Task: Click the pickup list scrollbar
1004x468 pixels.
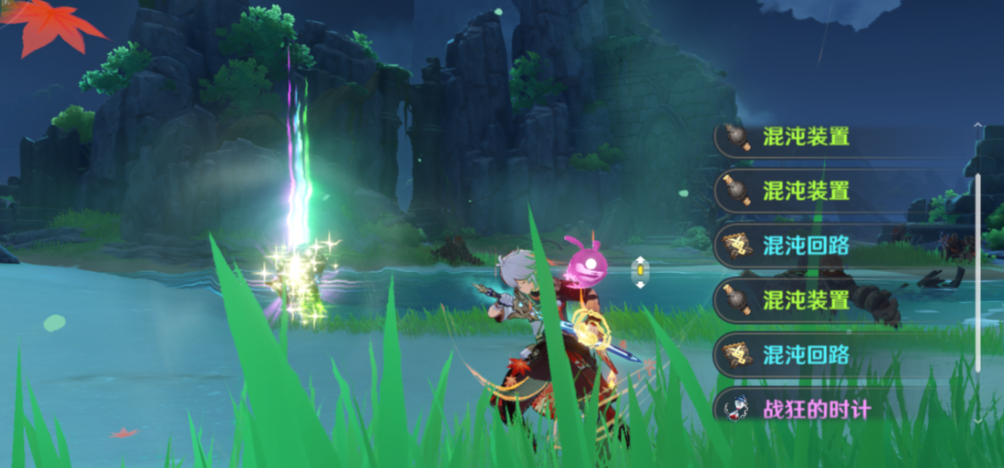Action: (977, 270)
